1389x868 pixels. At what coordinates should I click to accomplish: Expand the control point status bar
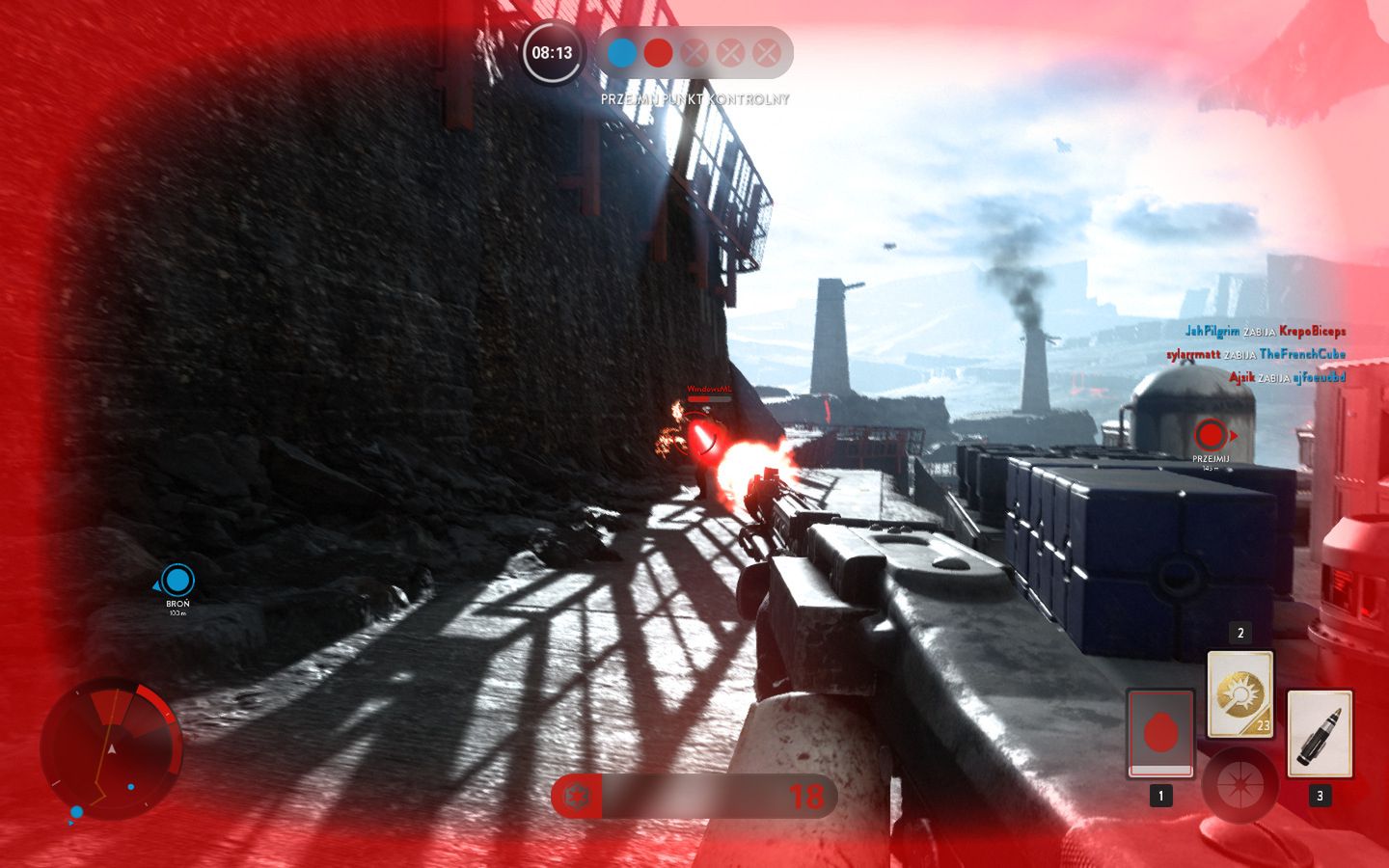point(694,53)
